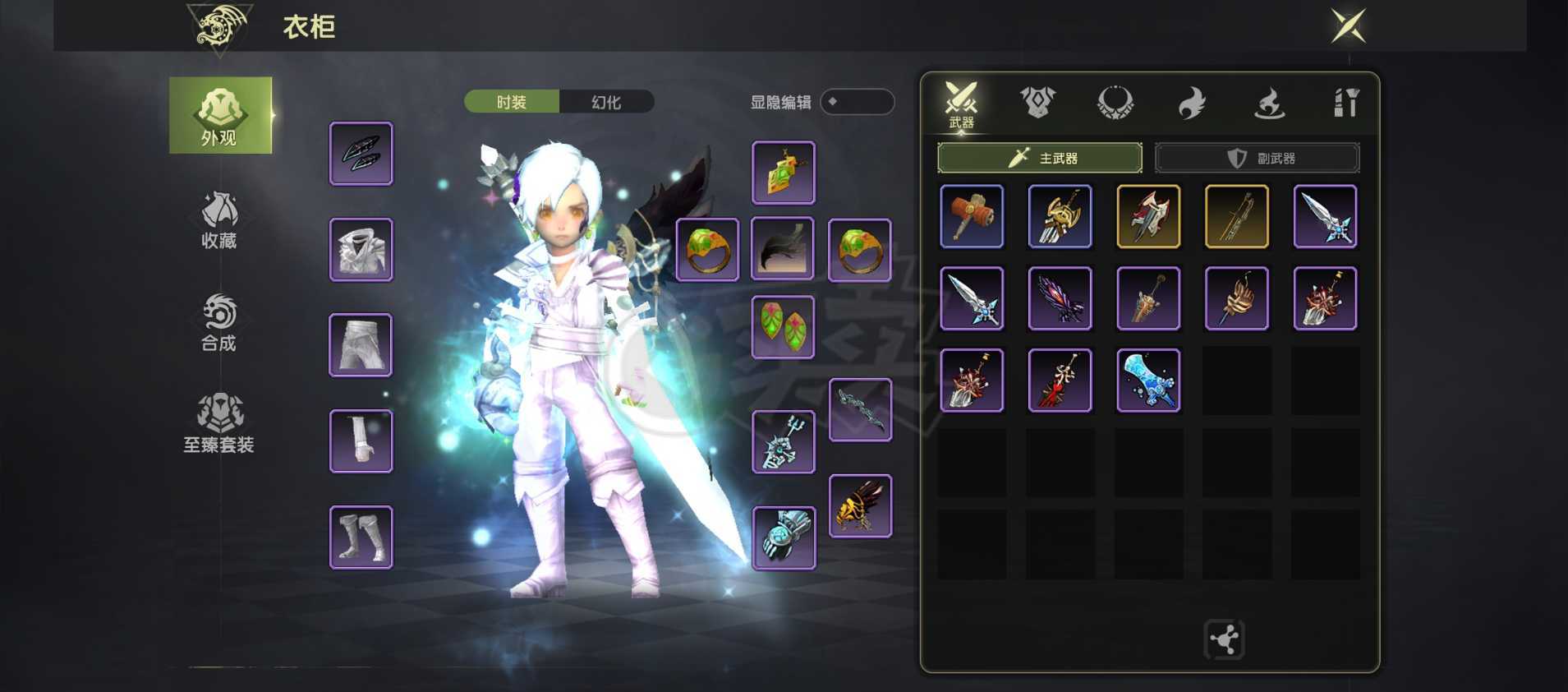The width and height of the screenshot is (1568, 692).
Task: Open the flame icon category tab
Action: (1192, 104)
